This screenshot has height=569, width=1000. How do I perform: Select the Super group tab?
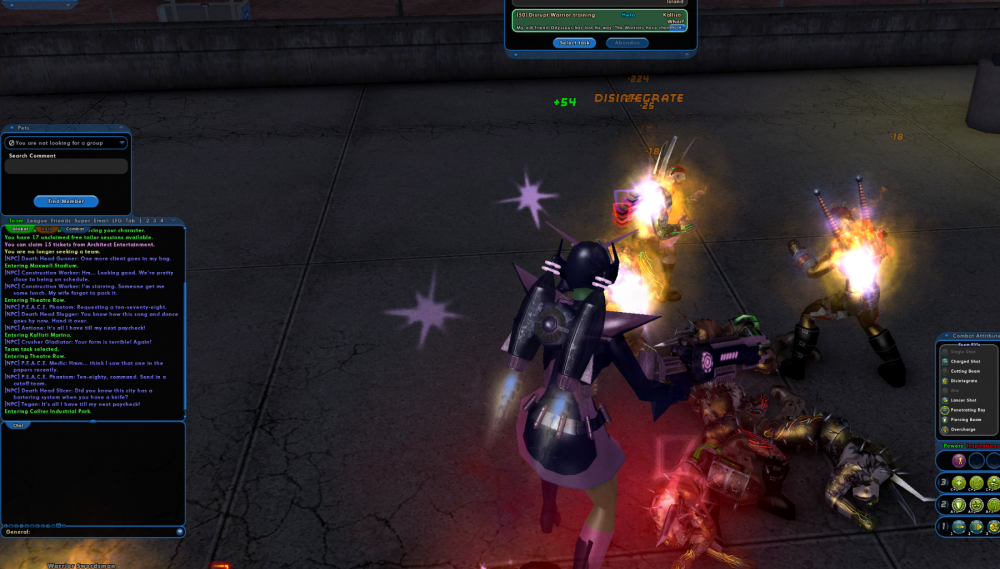[x=84, y=220]
